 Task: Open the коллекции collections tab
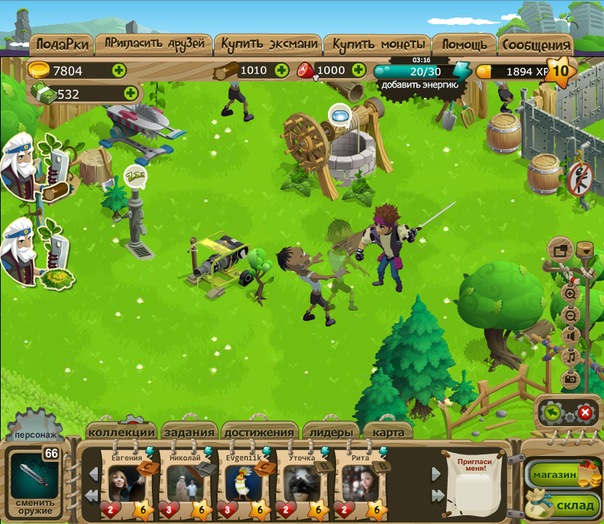122,433
